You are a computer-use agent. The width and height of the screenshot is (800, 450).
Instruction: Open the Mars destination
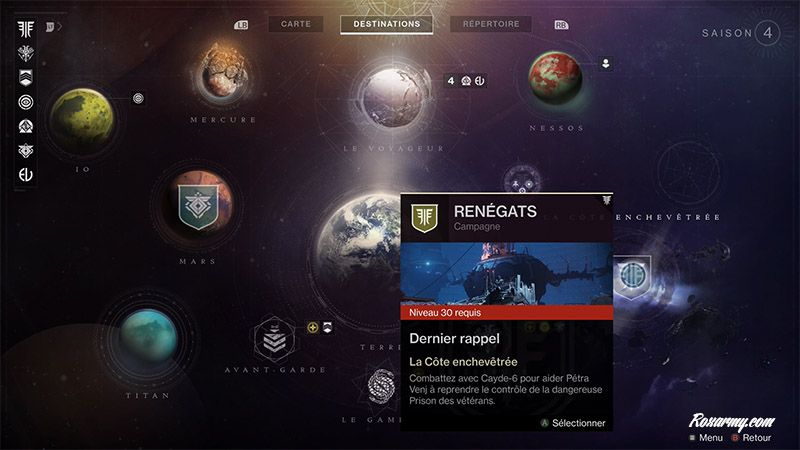[x=197, y=207]
